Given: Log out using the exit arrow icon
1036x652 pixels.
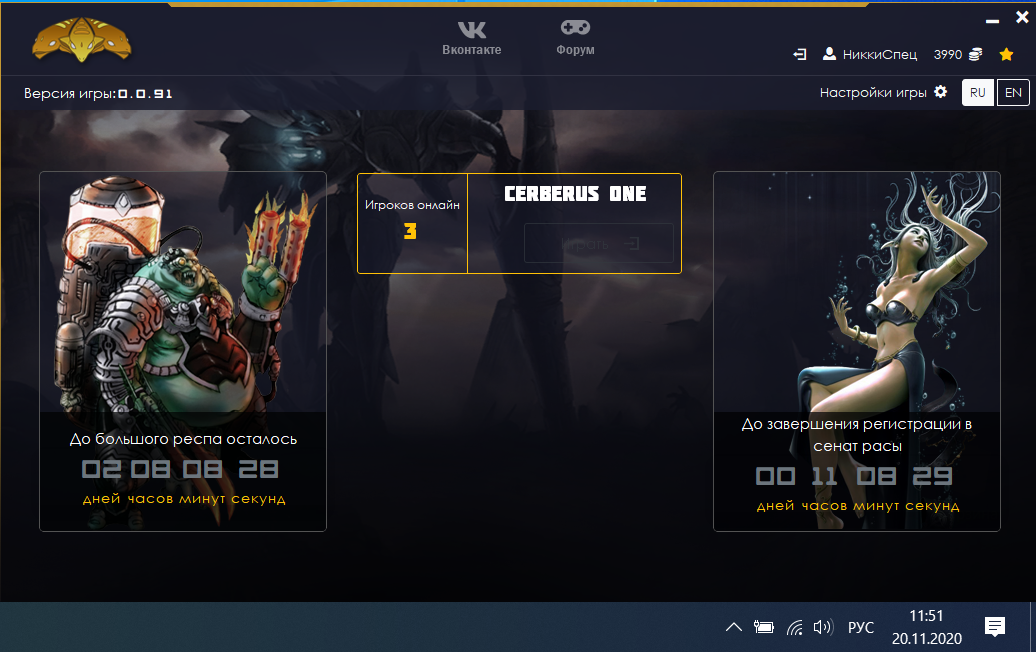Looking at the screenshot, I should pos(800,54).
